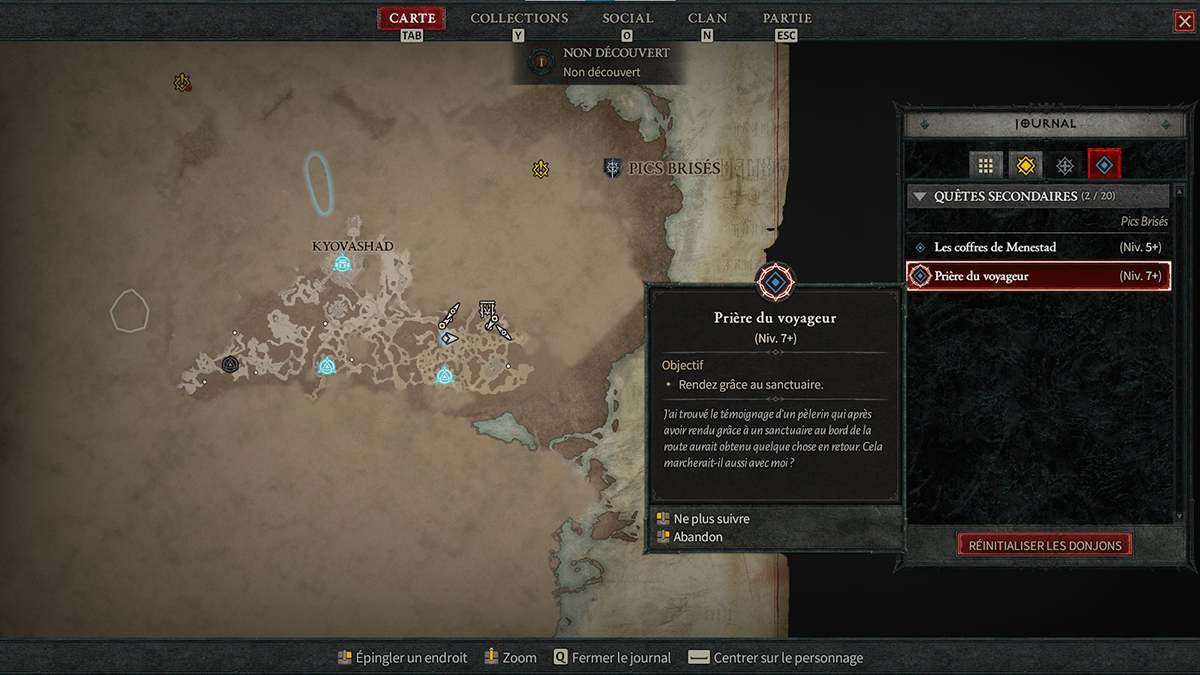Select the yellow main quest filter
This screenshot has width=1200, height=675.
(x=1025, y=166)
